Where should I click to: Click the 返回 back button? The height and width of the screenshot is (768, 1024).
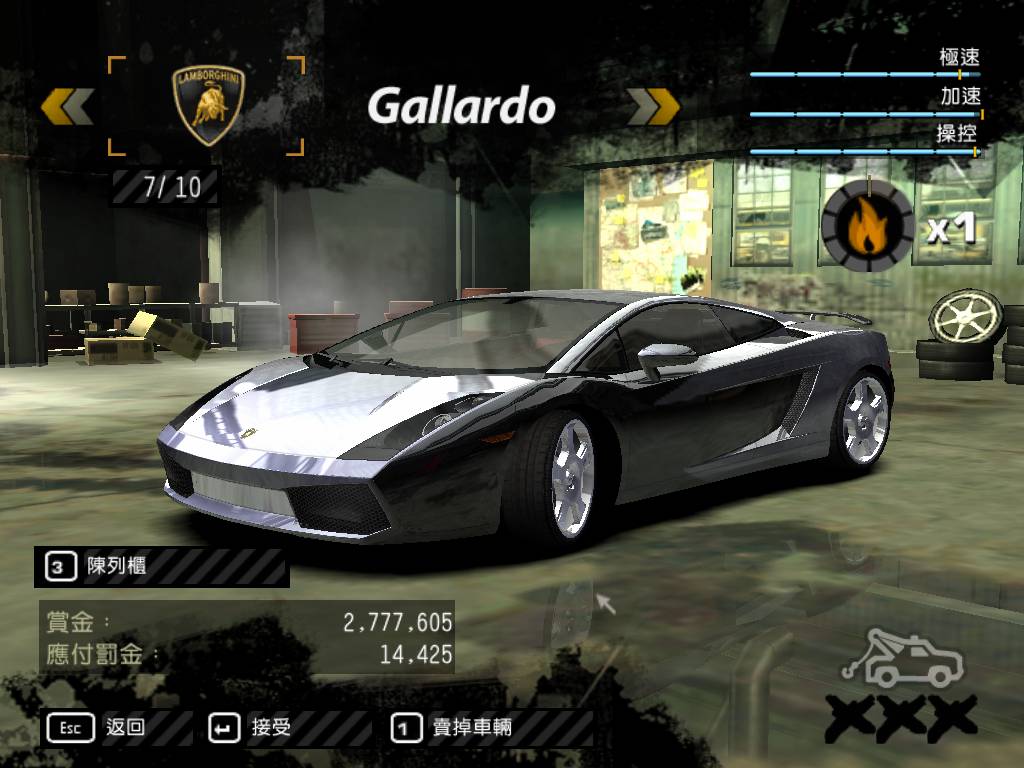tap(97, 728)
